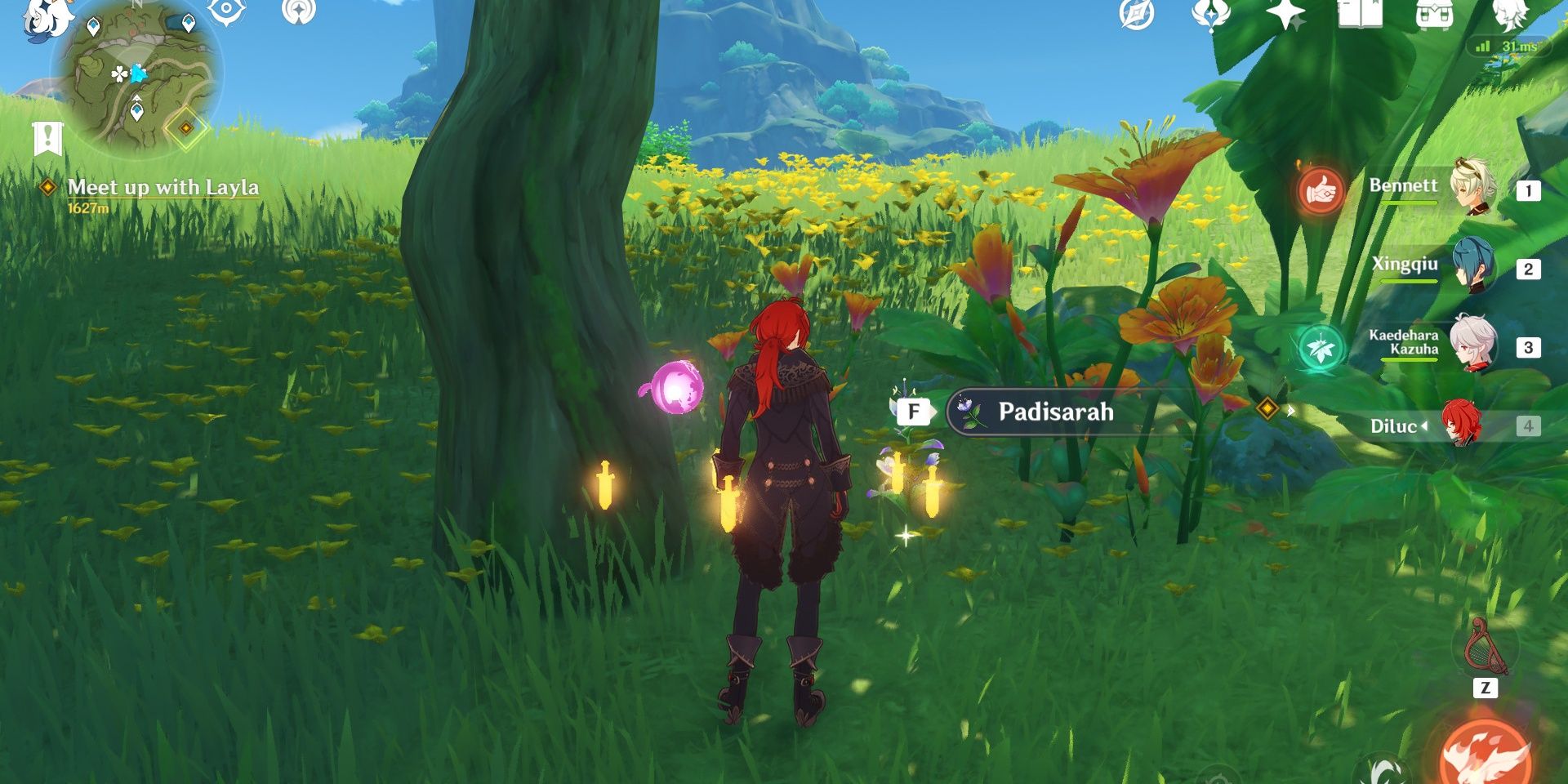The image size is (1568, 784).
Task: Open the backpack inventory
Action: coord(1434,14)
